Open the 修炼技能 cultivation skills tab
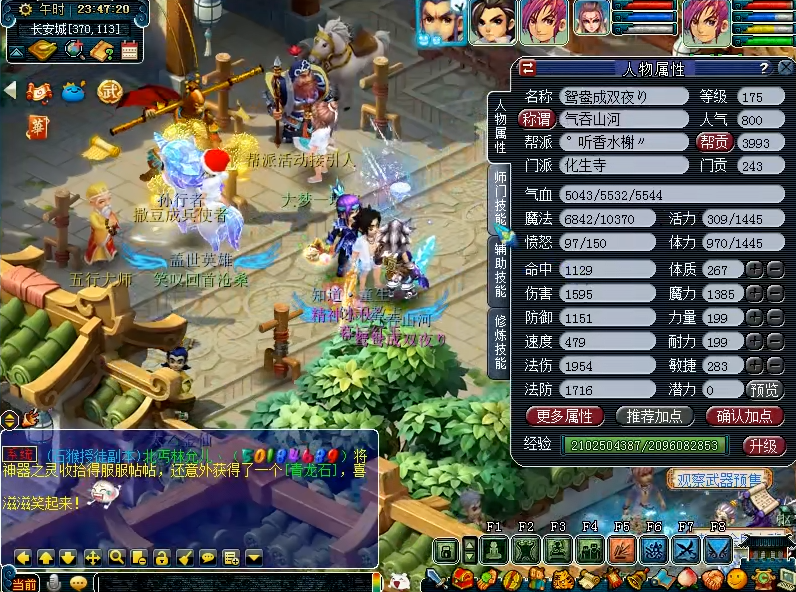 point(500,342)
